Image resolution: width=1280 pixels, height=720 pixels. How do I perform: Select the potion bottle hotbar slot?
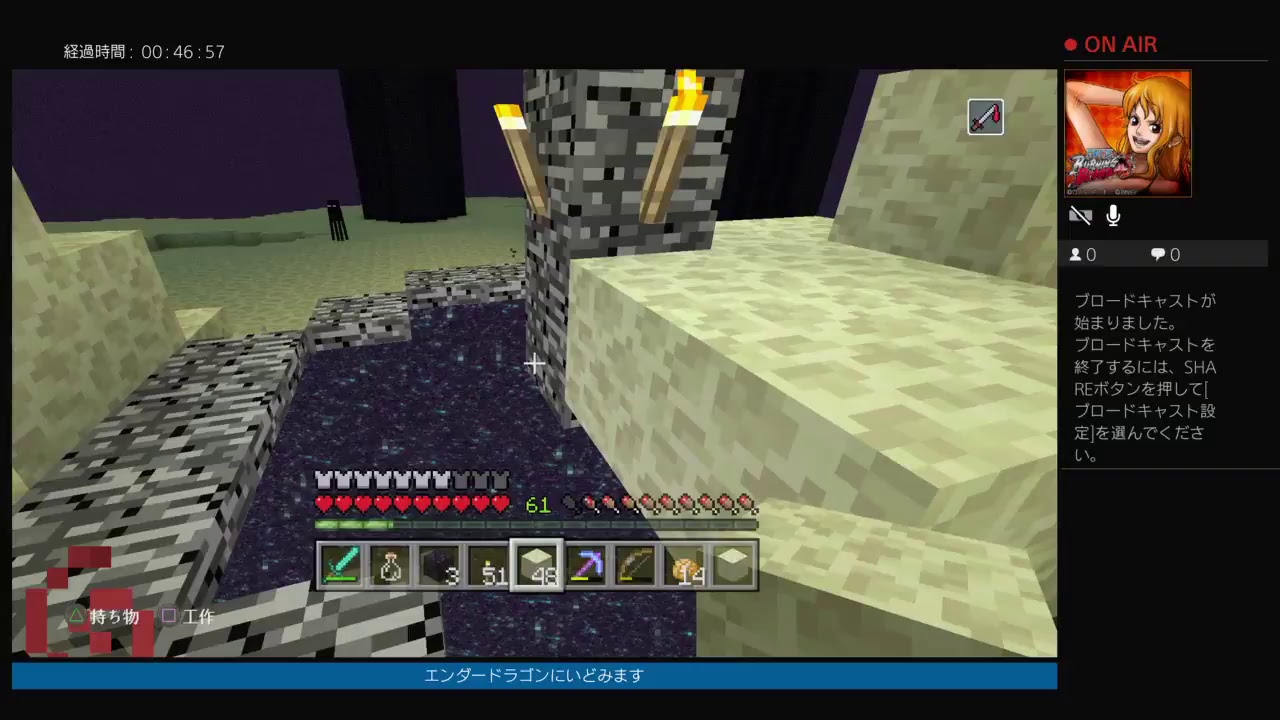coord(391,565)
